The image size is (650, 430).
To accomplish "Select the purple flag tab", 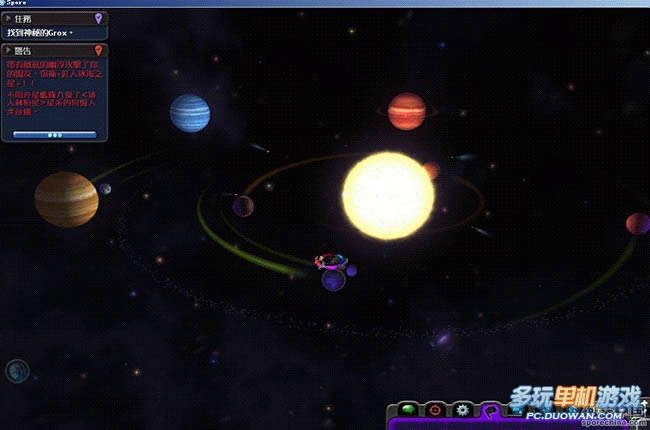I will pos(489,410).
